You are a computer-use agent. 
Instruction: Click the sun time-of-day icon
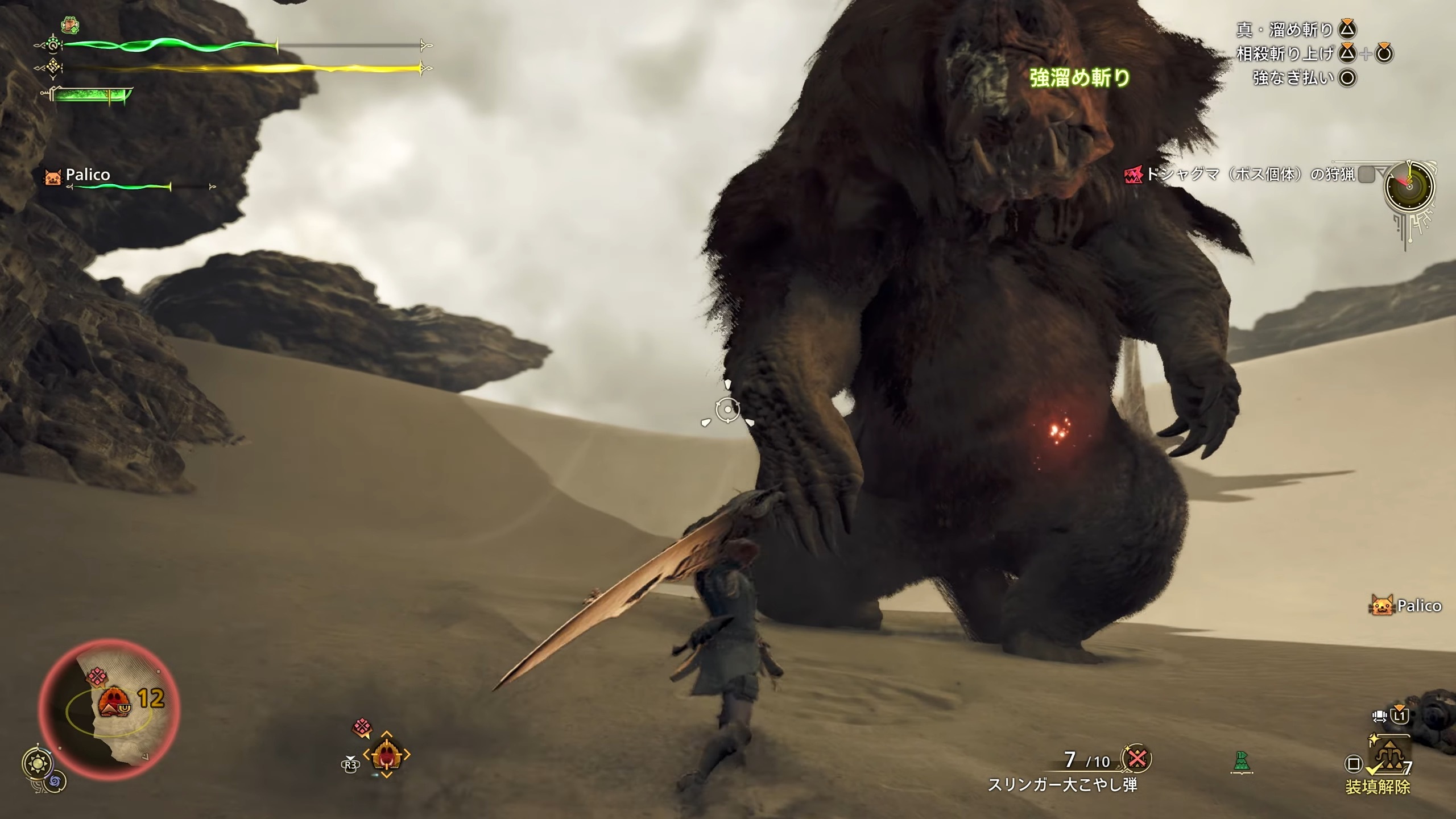(39, 763)
